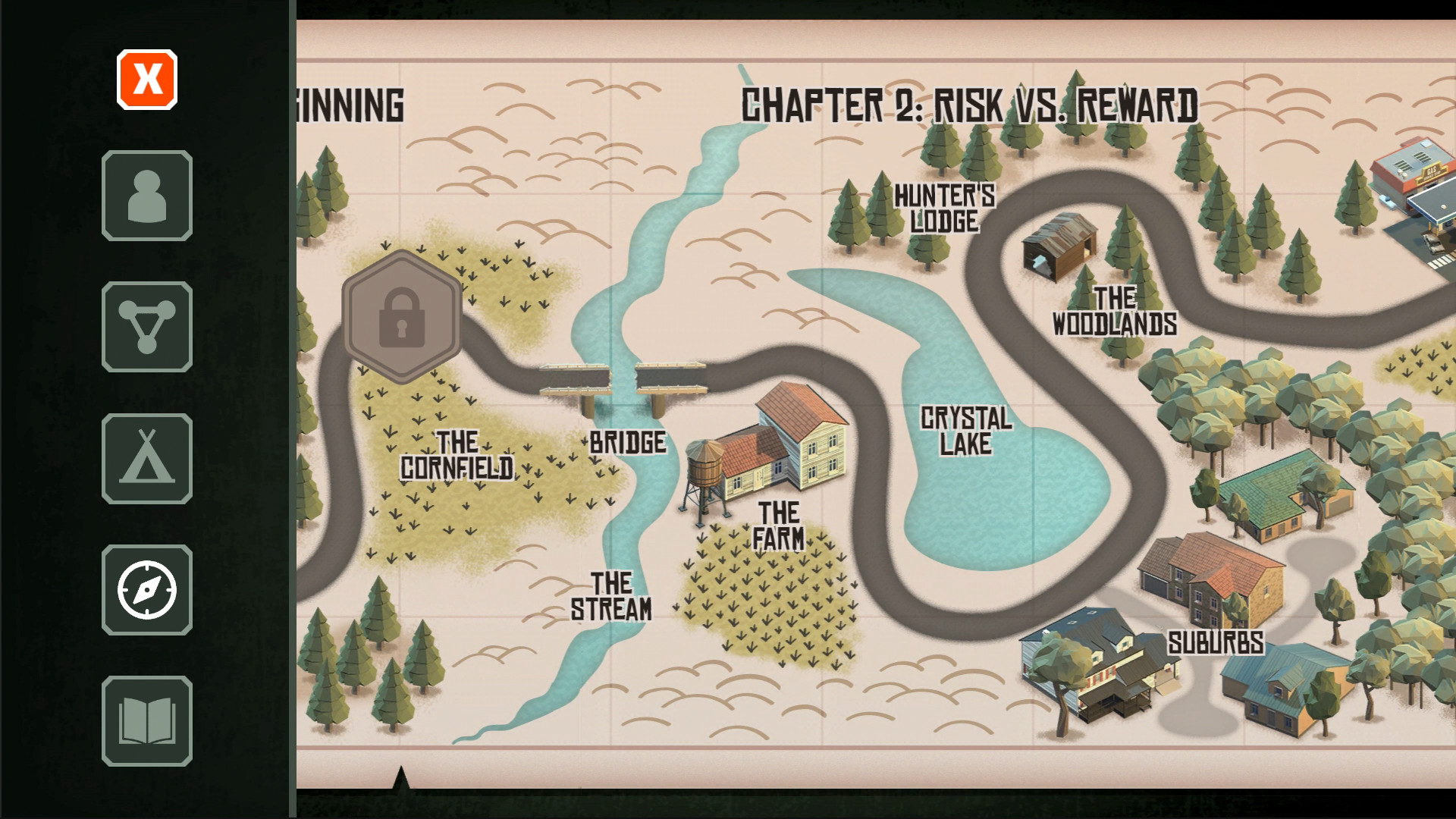This screenshot has width=1456, height=819.
Task: Select the highlighted compass icon in sidebar
Action: click(146, 590)
